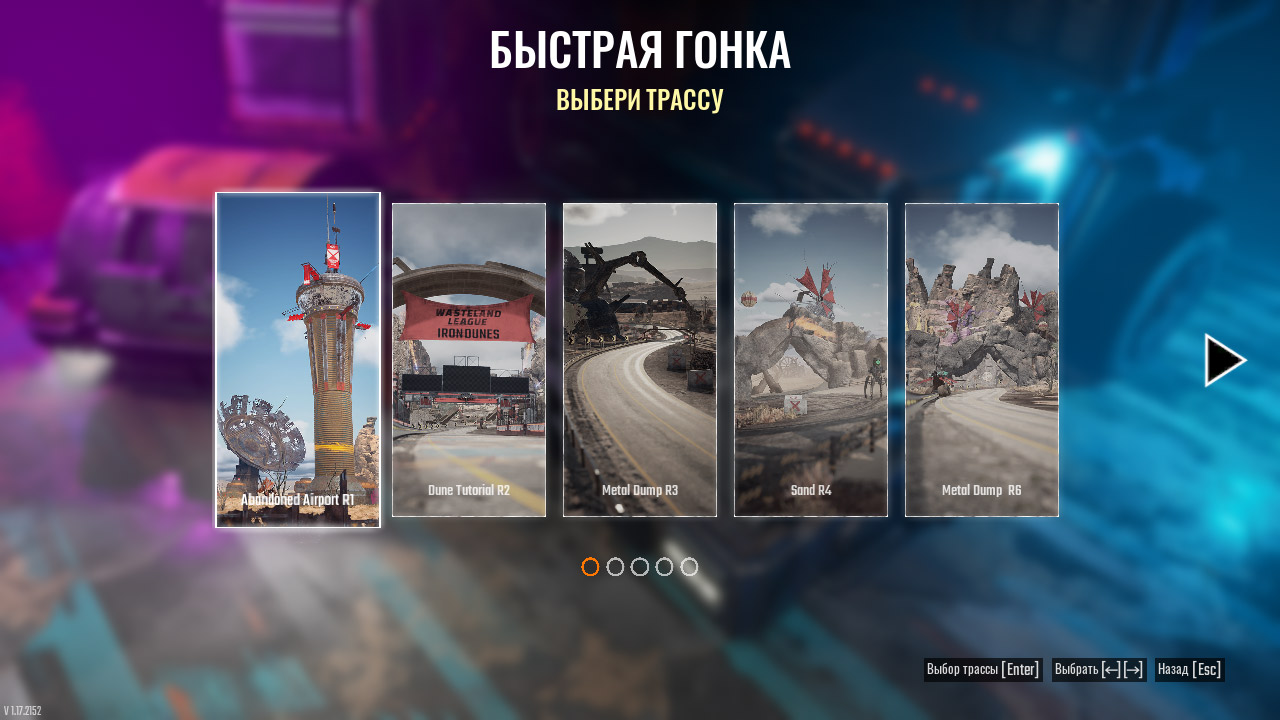Select the Abandoned Airport R1 track
This screenshot has width=1280, height=720.
pos(298,360)
